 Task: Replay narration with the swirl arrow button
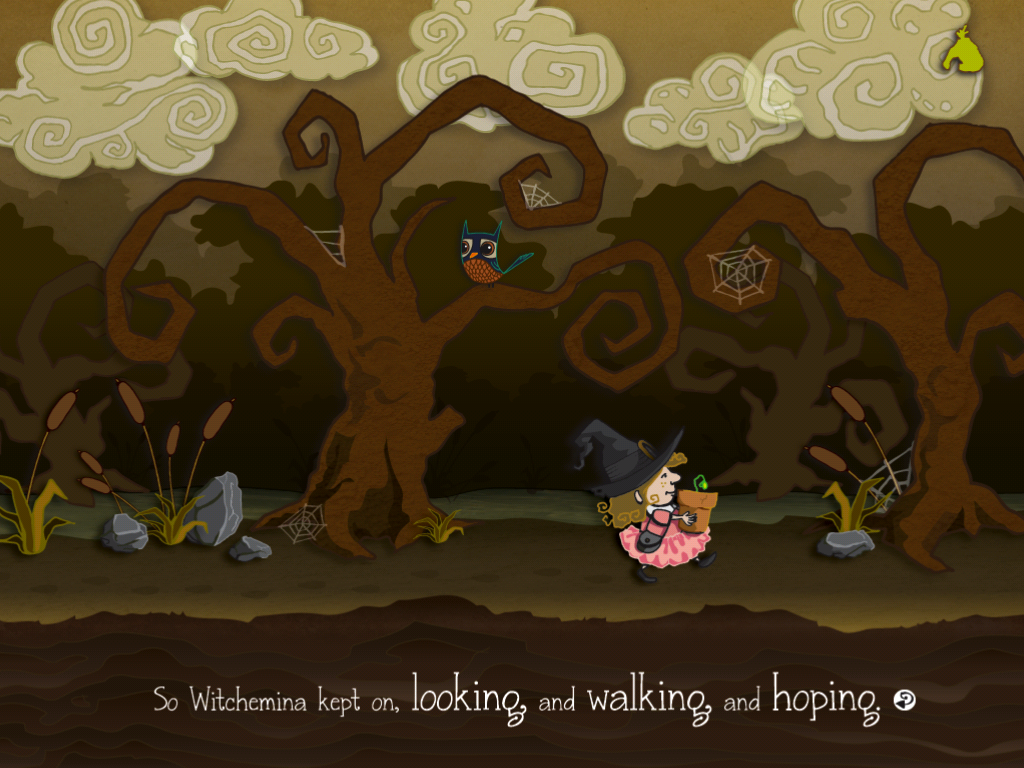point(905,701)
